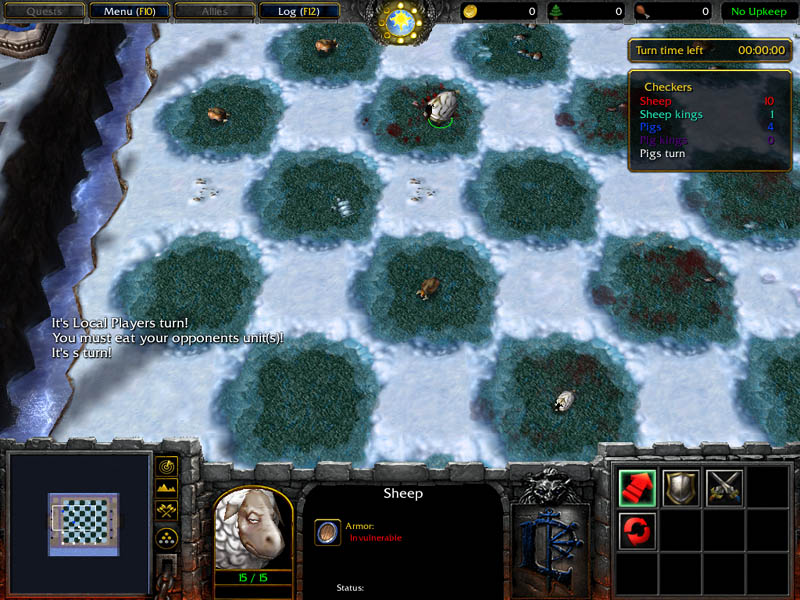
Task: Select the red arrow move command
Action: pyautogui.click(x=637, y=487)
